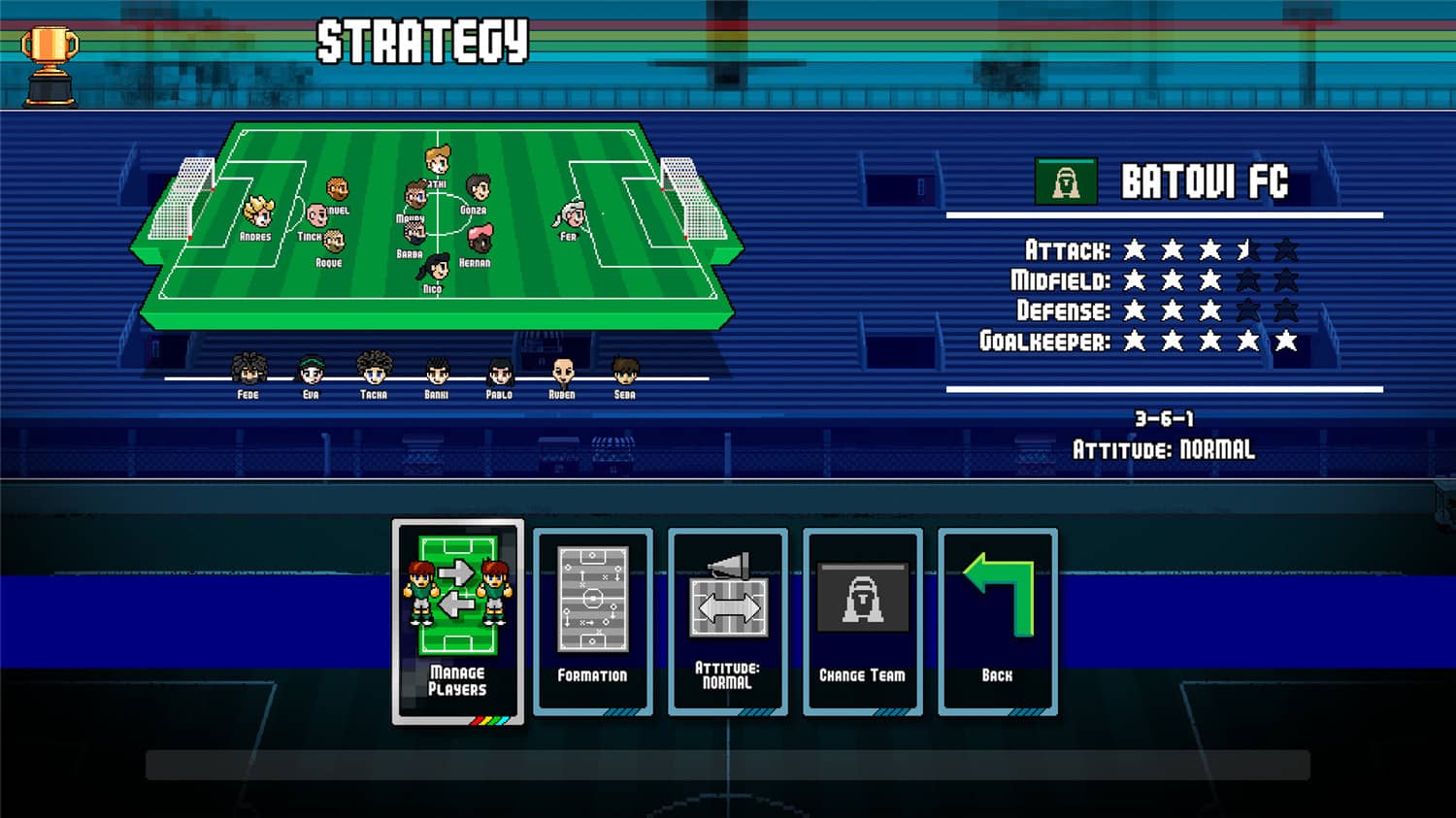Select bench player Eva
The height and width of the screenshot is (818, 1456).
(311, 369)
